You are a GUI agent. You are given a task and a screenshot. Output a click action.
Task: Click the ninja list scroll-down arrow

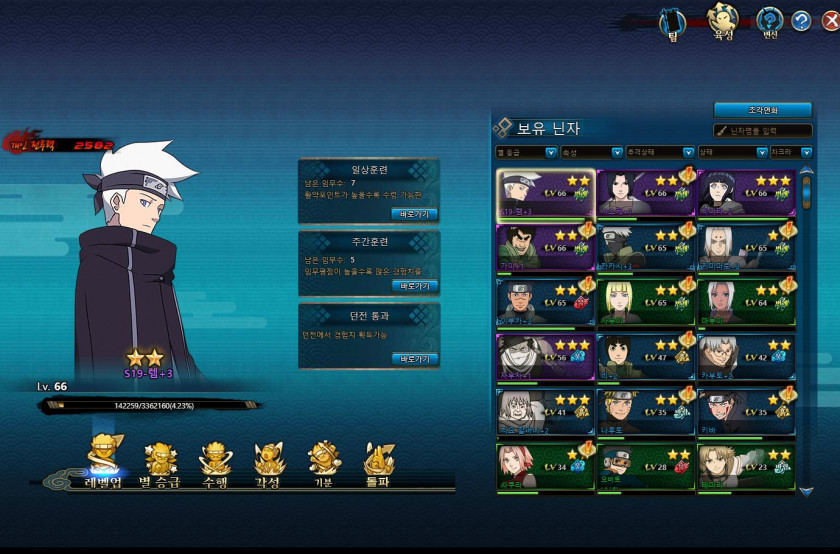(807, 491)
